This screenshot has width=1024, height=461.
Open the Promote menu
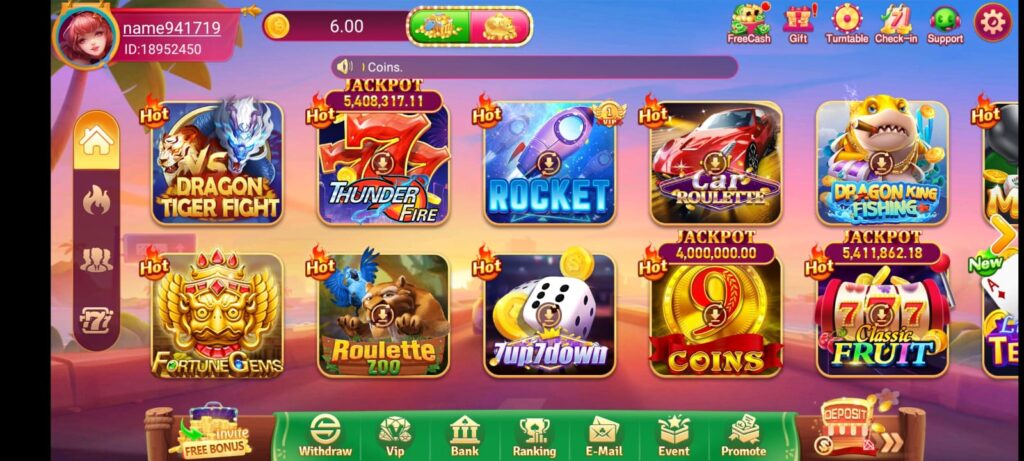pos(744,437)
